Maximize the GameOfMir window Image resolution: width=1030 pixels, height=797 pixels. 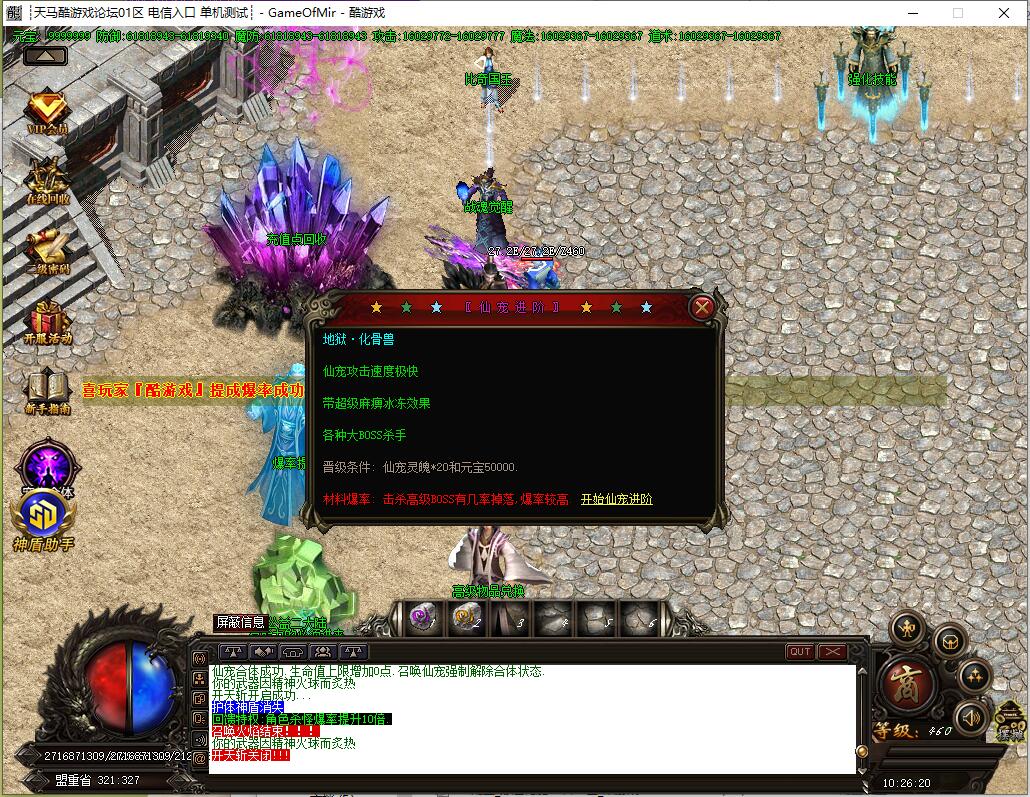coord(958,13)
